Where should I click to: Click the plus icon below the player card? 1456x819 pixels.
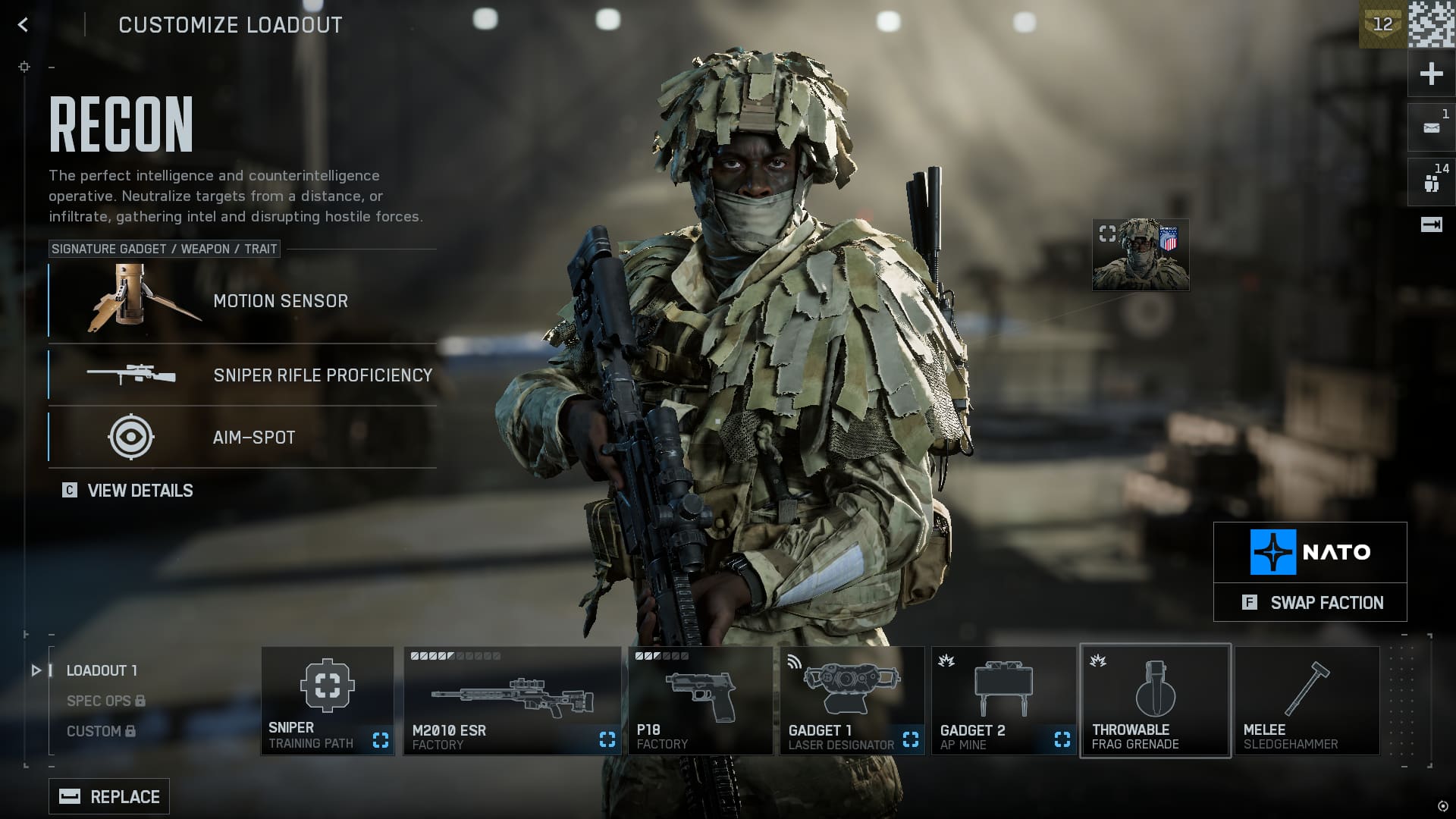pyautogui.click(x=1429, y=73)
